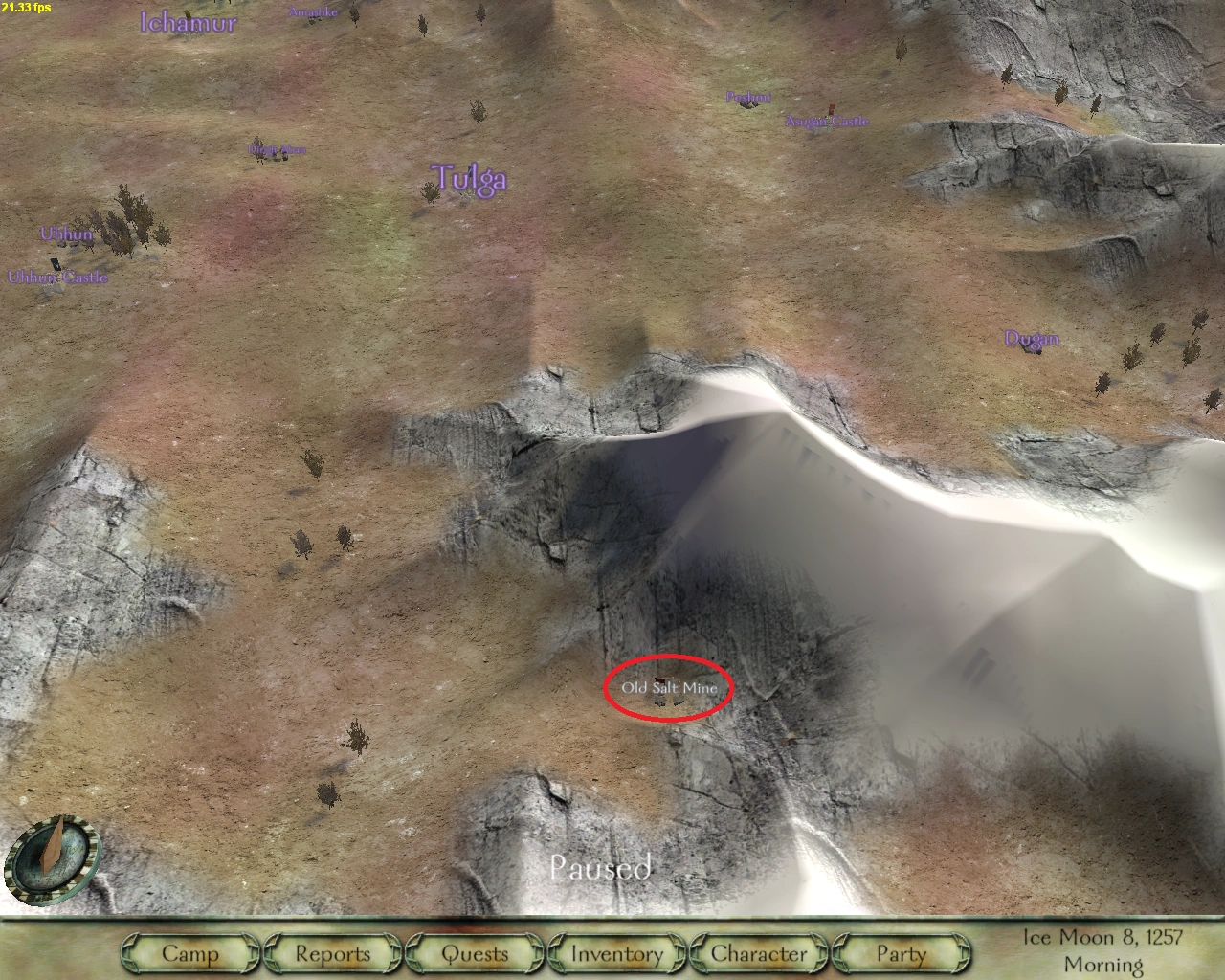Click the Uhhun village marker
The image size is (1225, 980).
[x=67, y=233]
